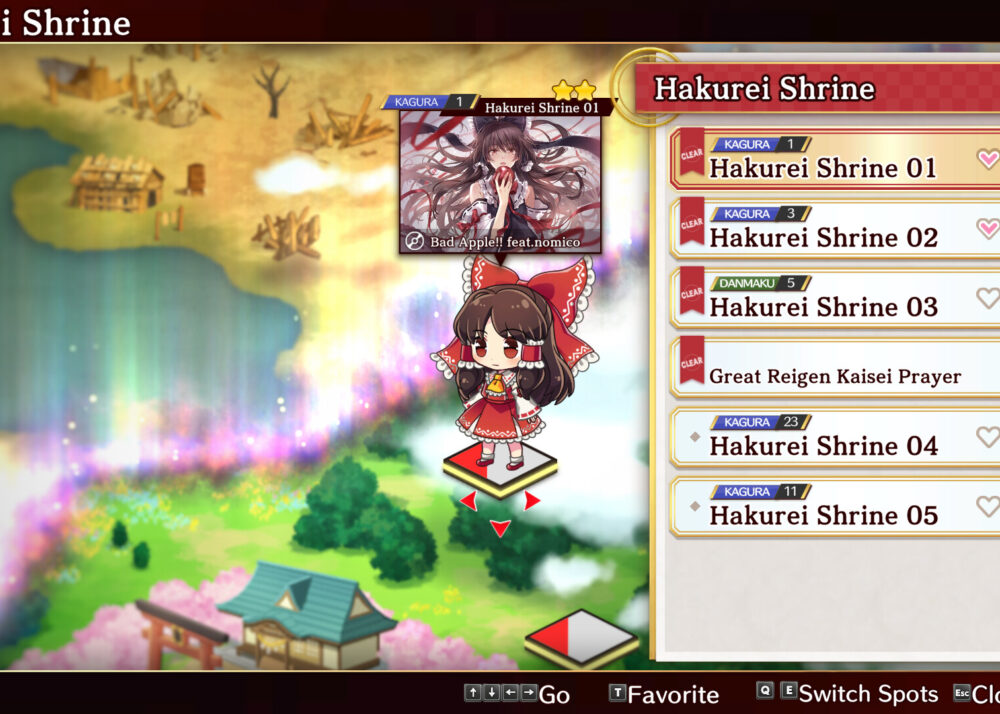This screenshot has width=1000, height=714.
Task: Mark Hakurei Shrine 05 as favorite
Action: click(987, 506)
